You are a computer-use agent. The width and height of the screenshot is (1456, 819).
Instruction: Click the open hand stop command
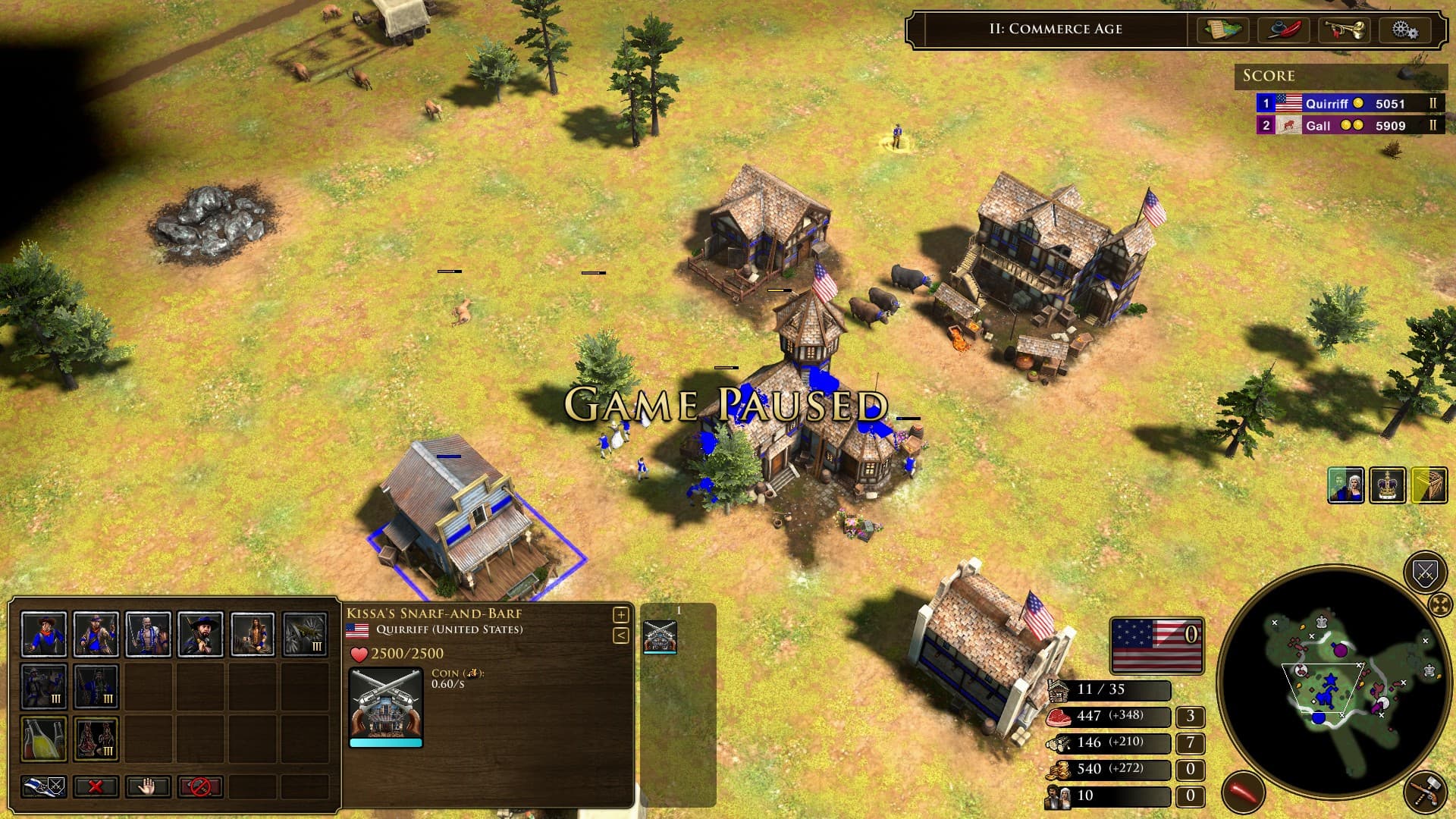(148, 786)
